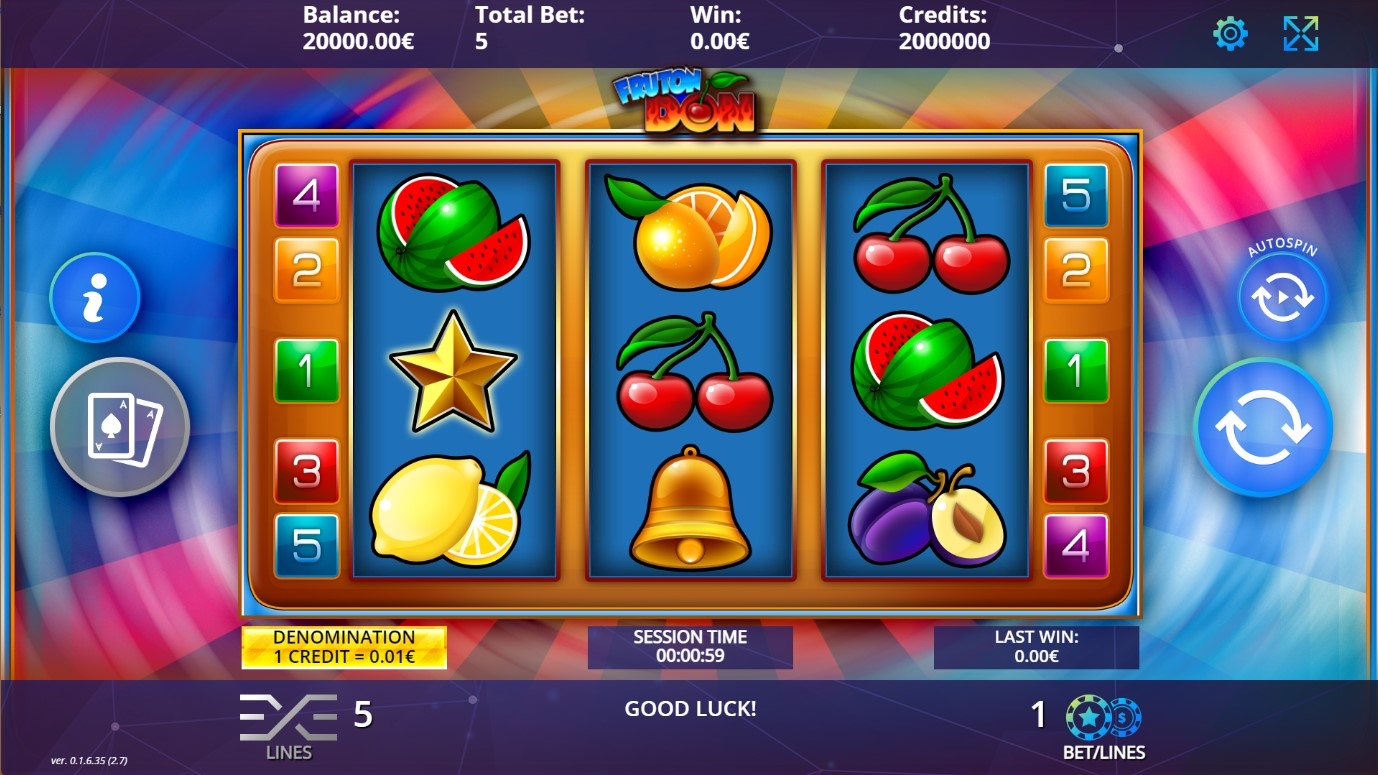Screen dimensions: 1378x775
Task: Open the card gamble feature
Action: [x=120, y=427]
